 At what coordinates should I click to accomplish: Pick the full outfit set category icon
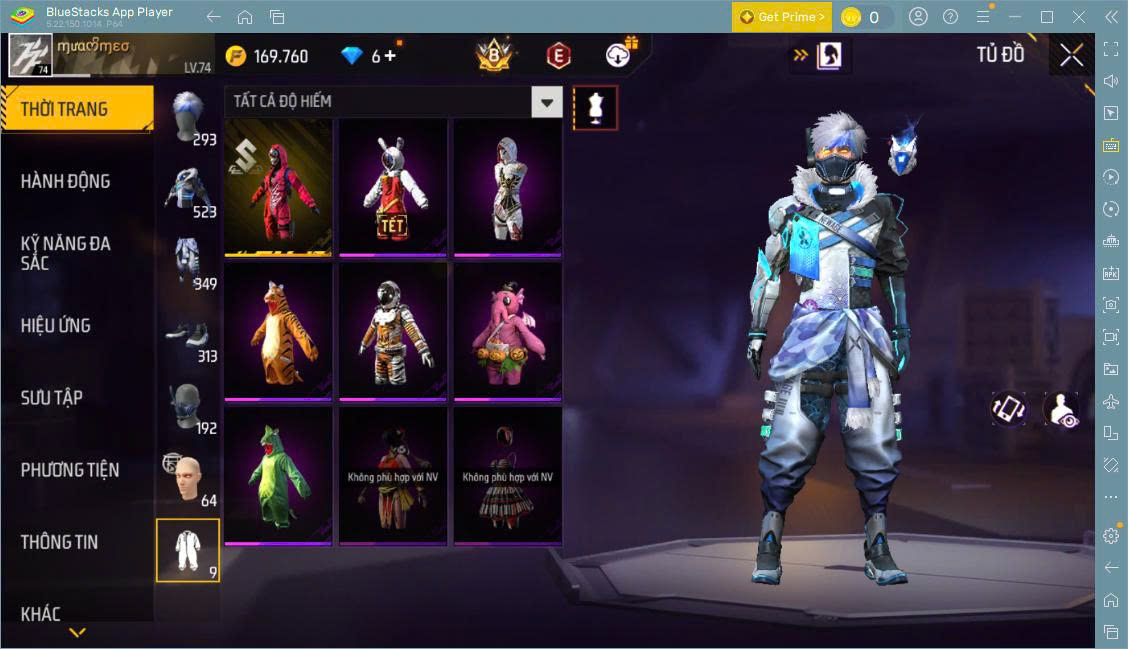coord(187,550)
